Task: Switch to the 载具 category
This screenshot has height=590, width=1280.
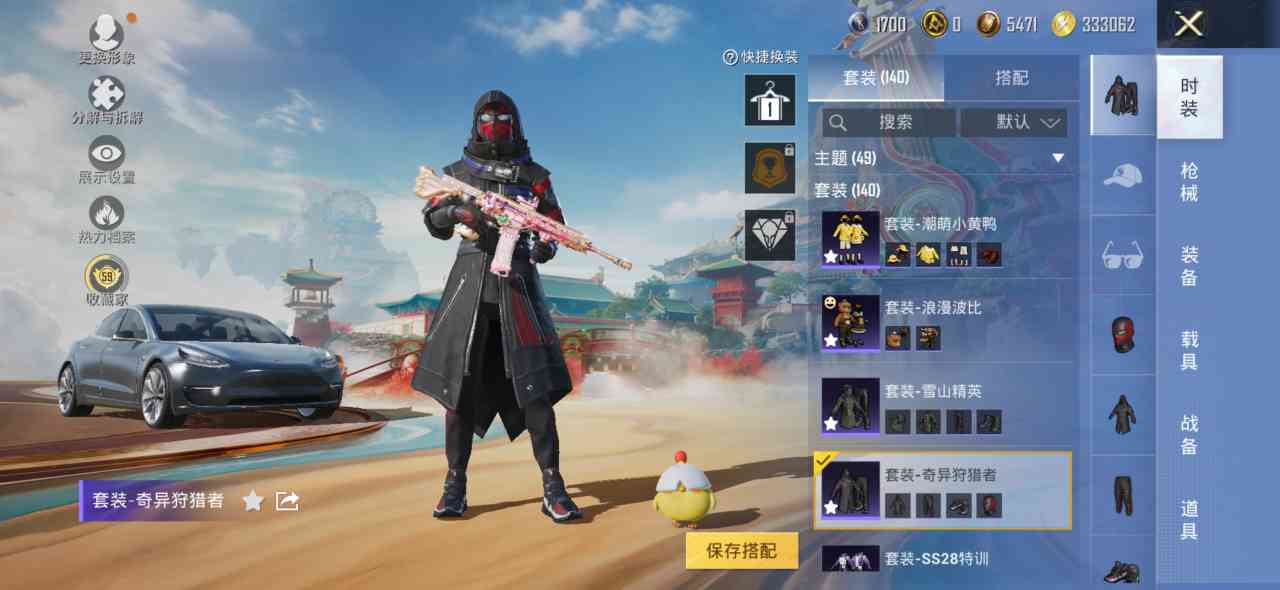Action: click(1189, 350)
